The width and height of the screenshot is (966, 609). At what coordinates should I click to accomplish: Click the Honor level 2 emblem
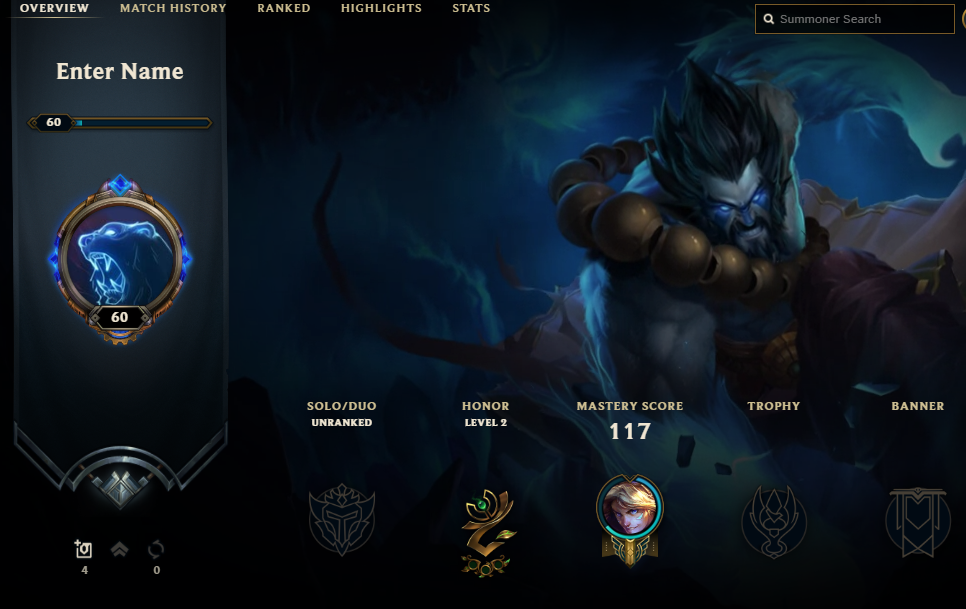[x=488, y=532]
